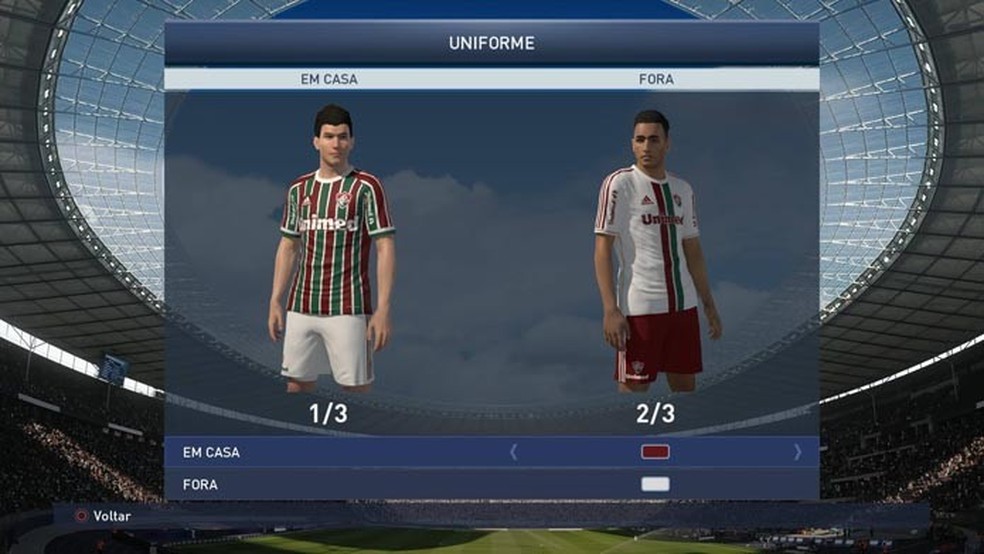This screenshot has width=984, height=554.
Task: Choose the white away kit color swatch
Action: [655, 484]
